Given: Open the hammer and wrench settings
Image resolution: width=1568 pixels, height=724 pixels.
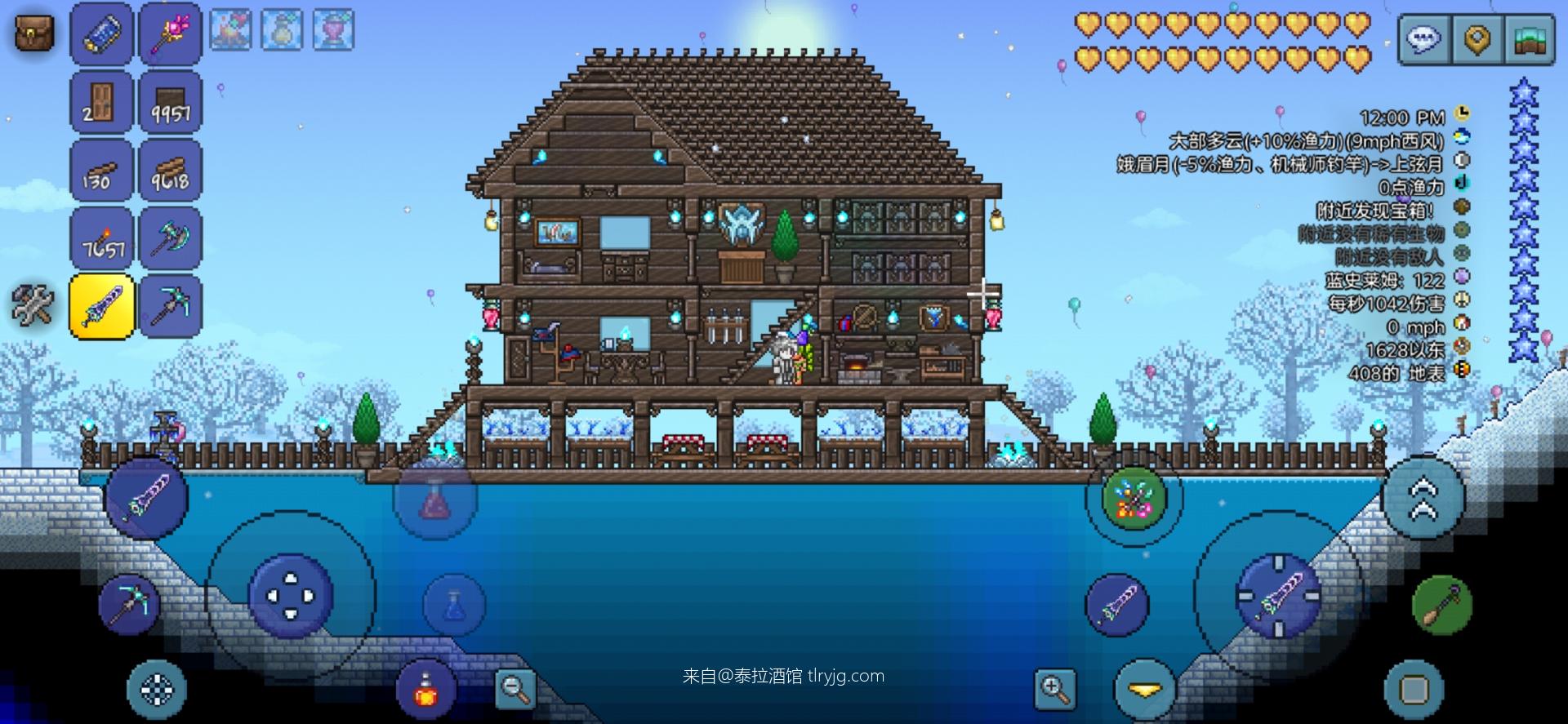Looking at the screenshot, I should click(33, 305).
